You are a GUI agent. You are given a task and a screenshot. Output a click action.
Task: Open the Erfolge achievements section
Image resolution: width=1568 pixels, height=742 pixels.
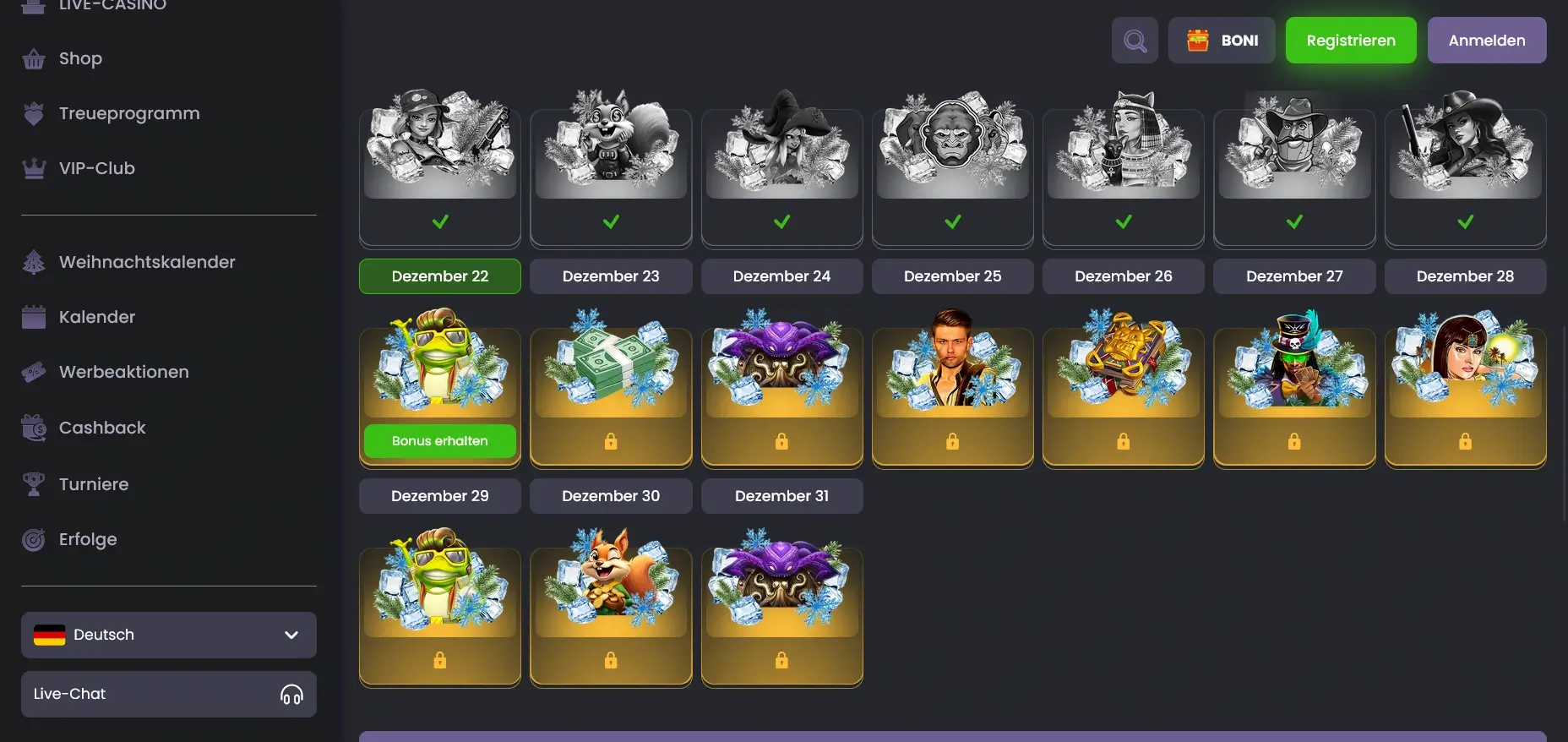click(87, 539)
